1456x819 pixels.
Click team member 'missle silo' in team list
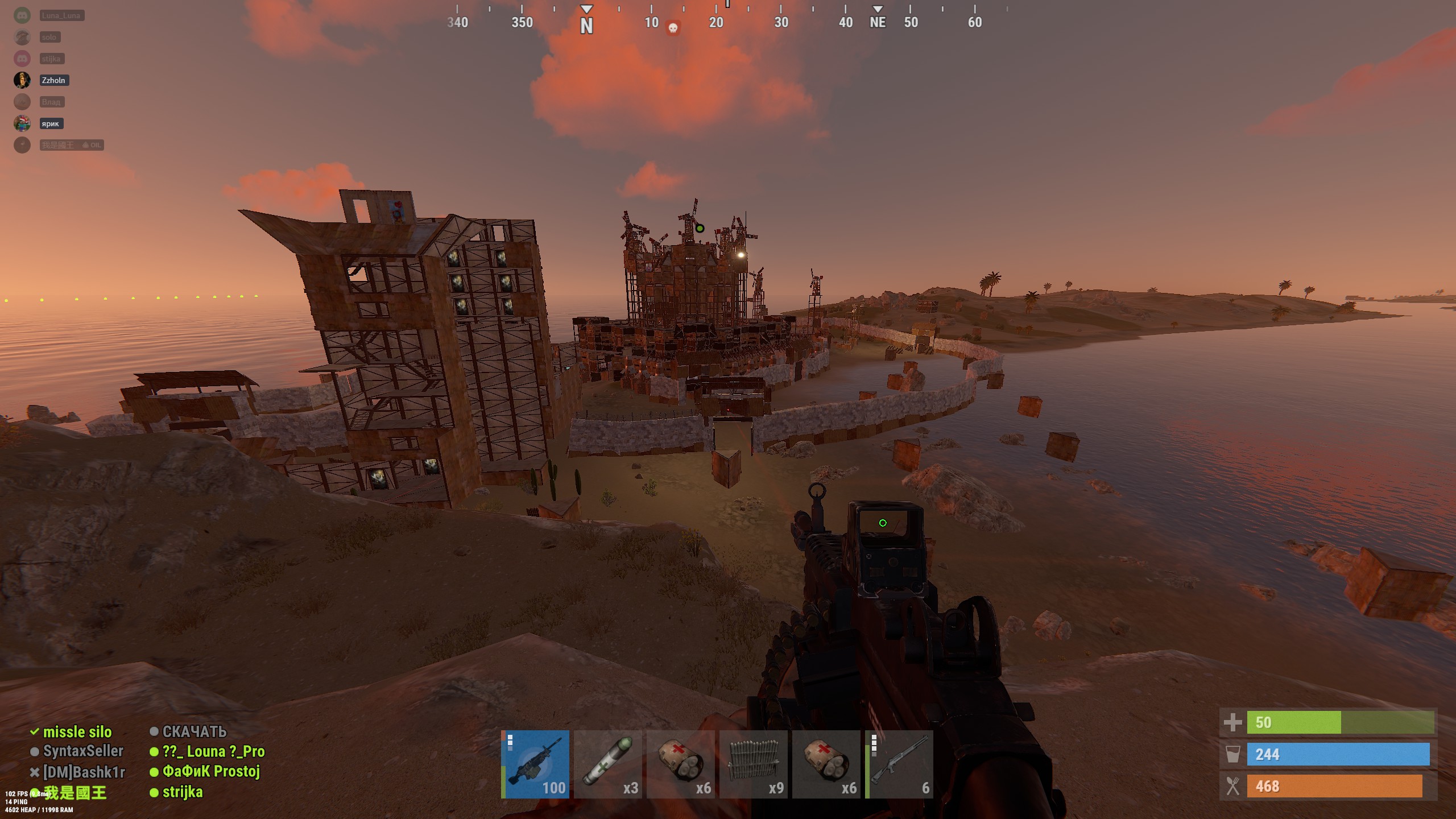pos(77,732)
